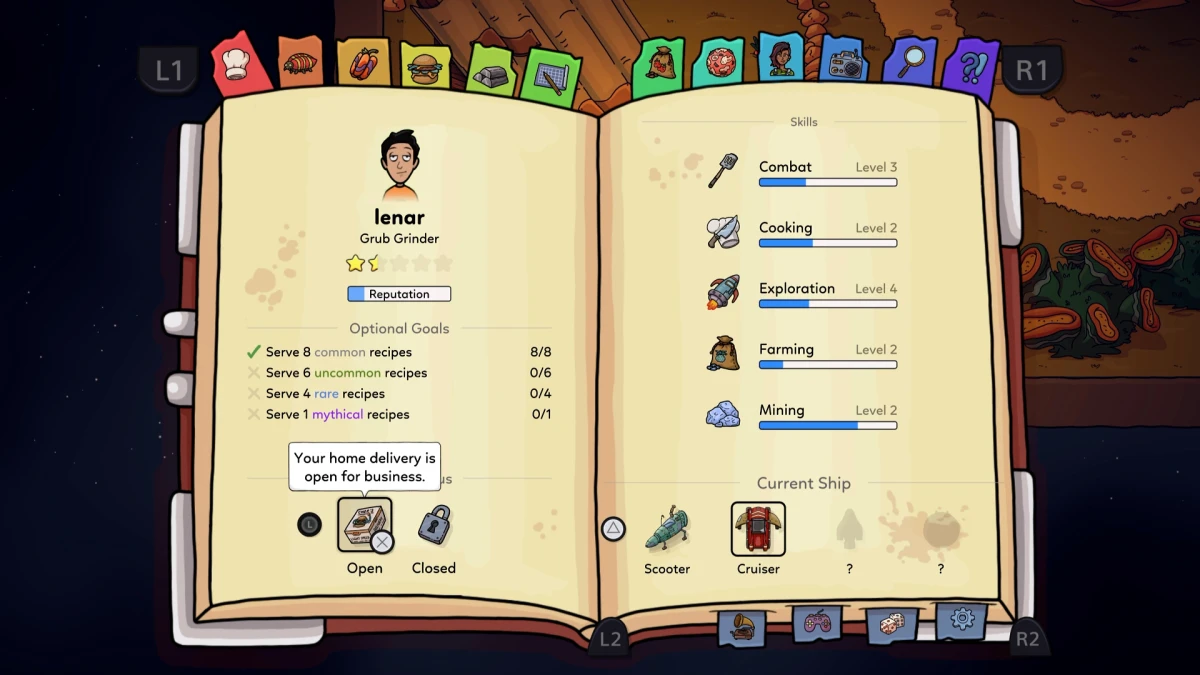Viewport: 1200px width, 675px height.
Task: Open the character portrait tab
Action: (x=780, y=59)
